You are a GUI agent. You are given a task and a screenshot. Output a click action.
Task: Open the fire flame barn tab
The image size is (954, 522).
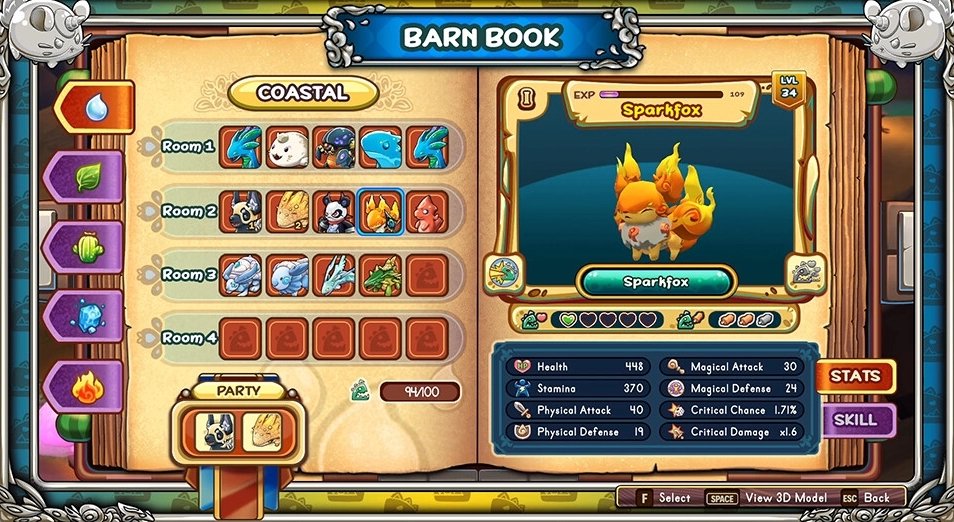coord(87,385)
